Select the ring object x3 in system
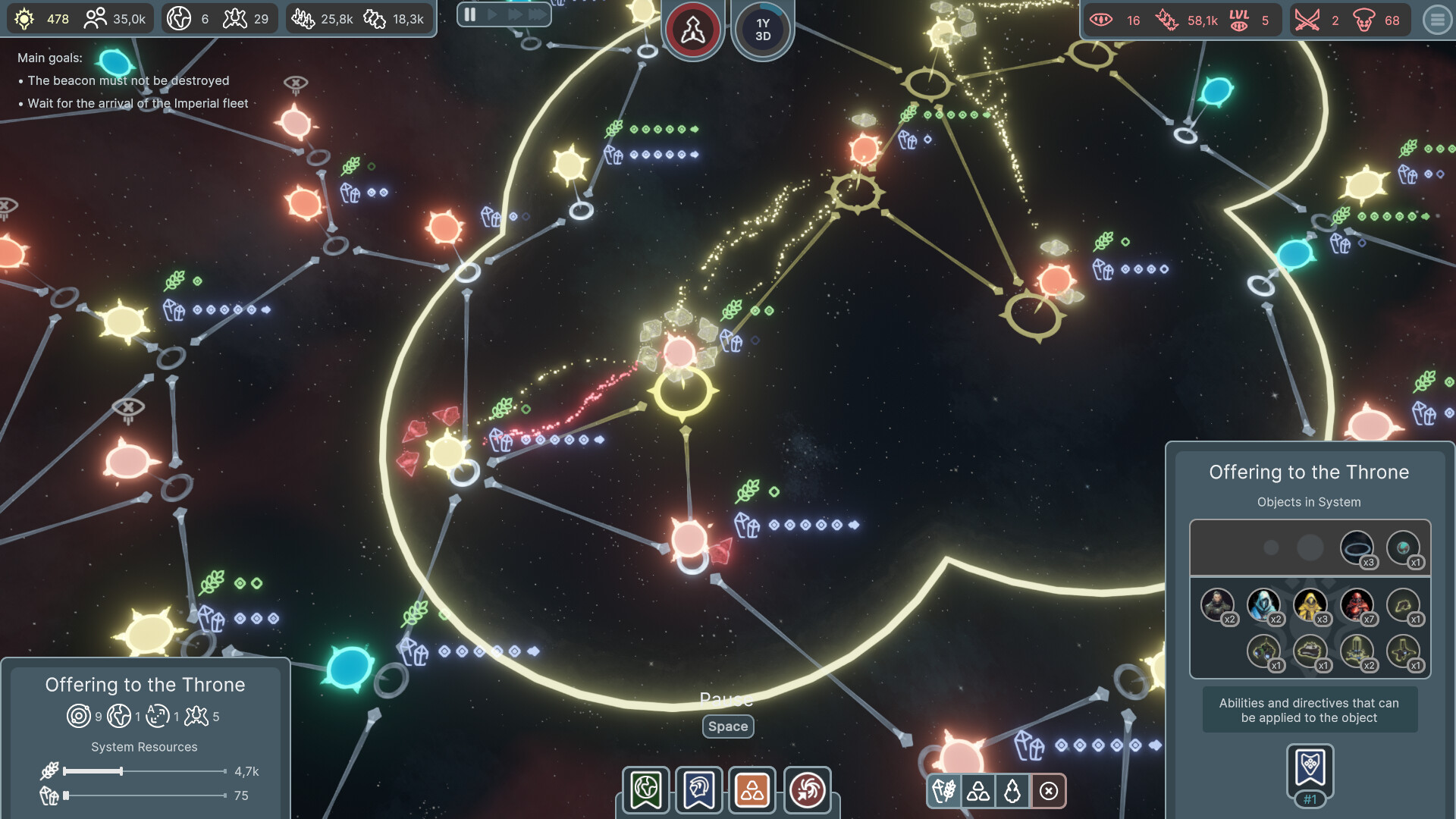 1357,548
